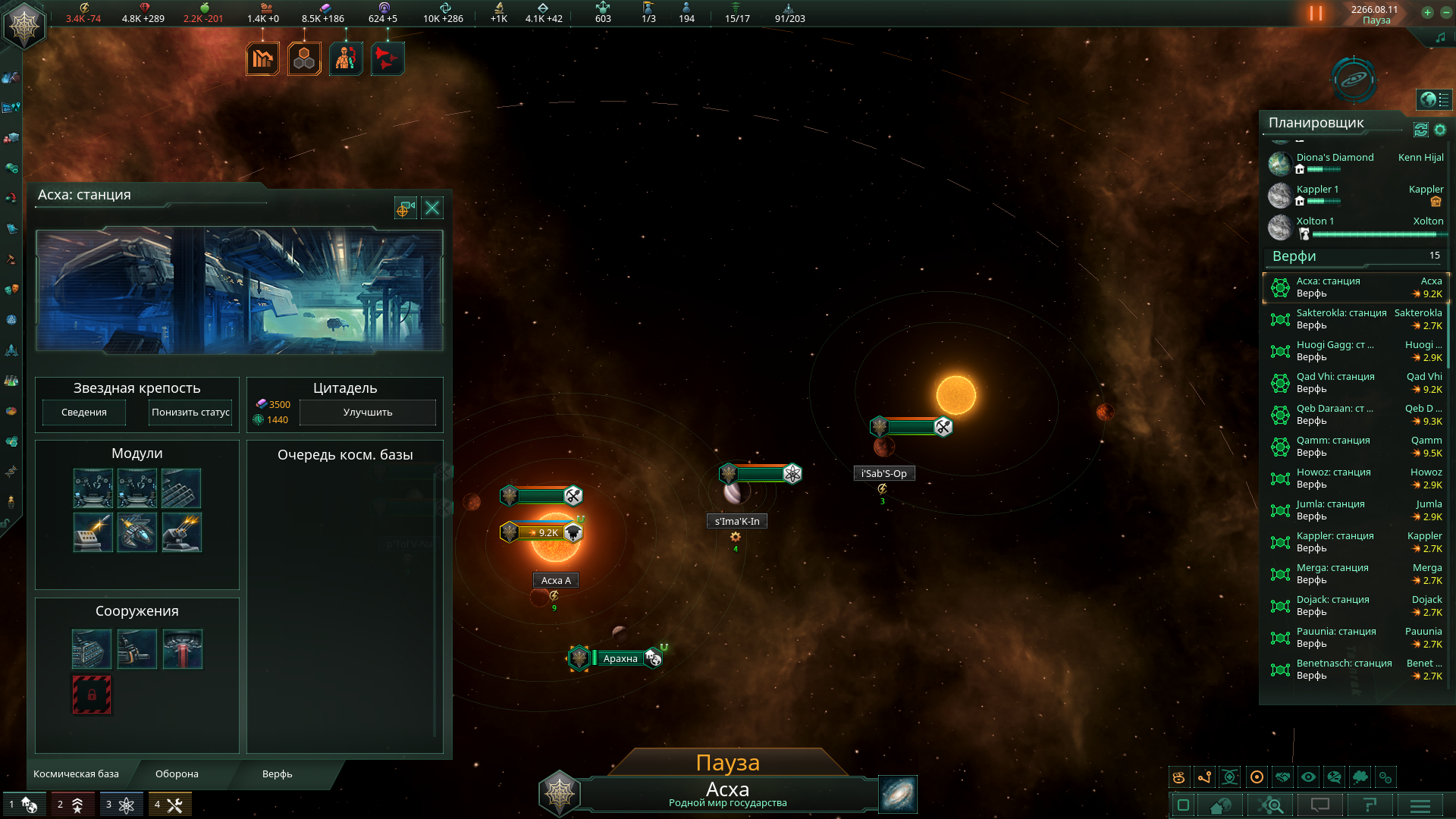
Task: Open the Верфь tab
Action: coord(277,774)
